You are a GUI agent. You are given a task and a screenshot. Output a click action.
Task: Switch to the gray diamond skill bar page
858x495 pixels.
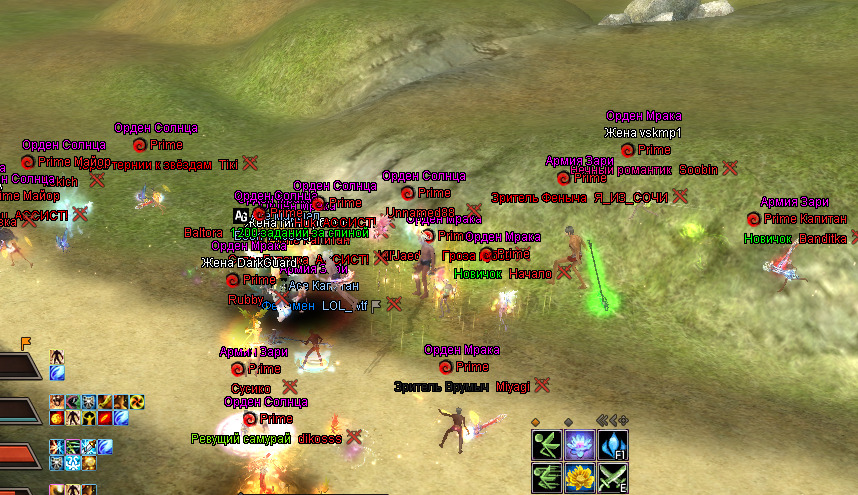click(568, 421)
